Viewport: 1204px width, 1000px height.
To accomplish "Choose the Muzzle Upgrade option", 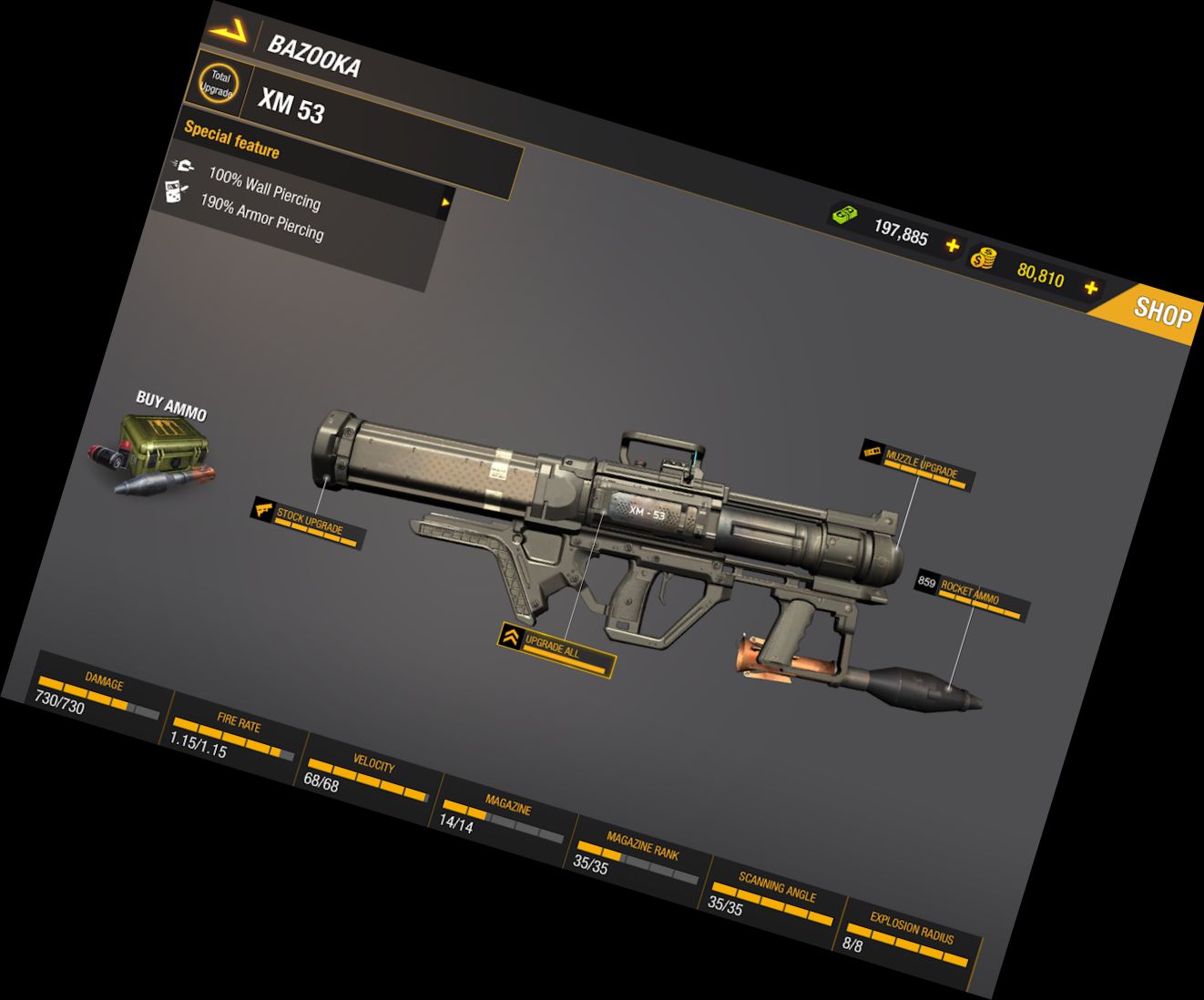I will [920, 464].
